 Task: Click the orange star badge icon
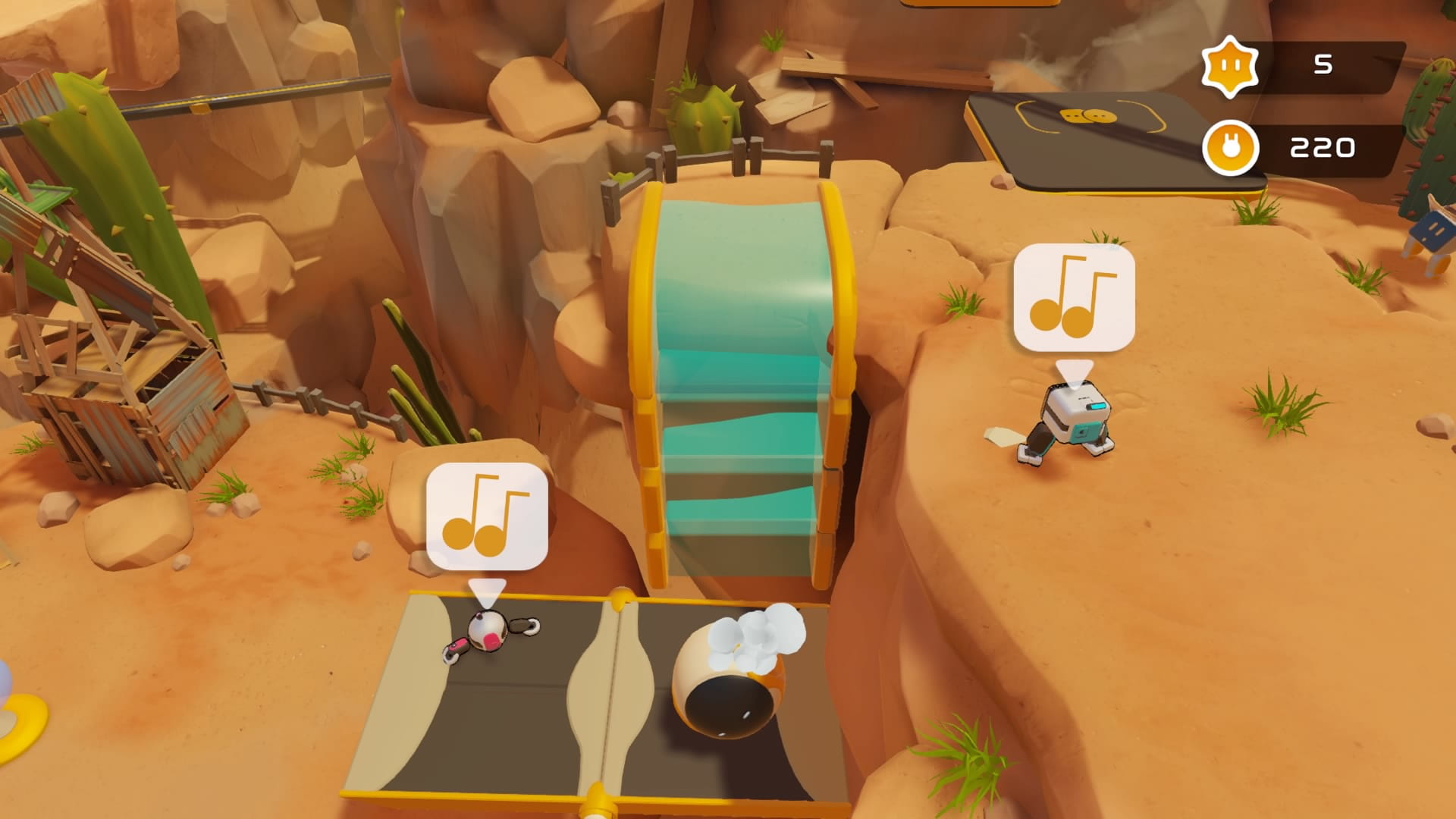[1229, 67]
